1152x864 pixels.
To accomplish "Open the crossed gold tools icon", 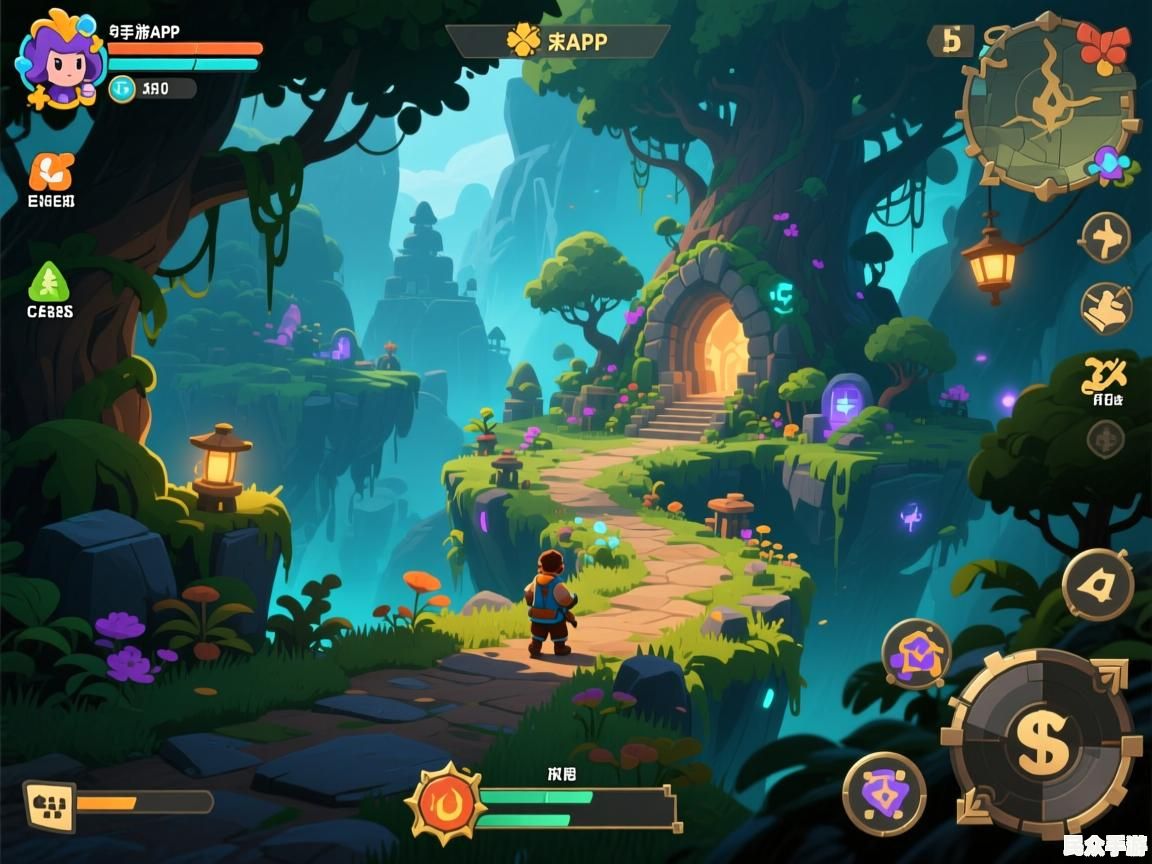I will (x=1104, y=376).
